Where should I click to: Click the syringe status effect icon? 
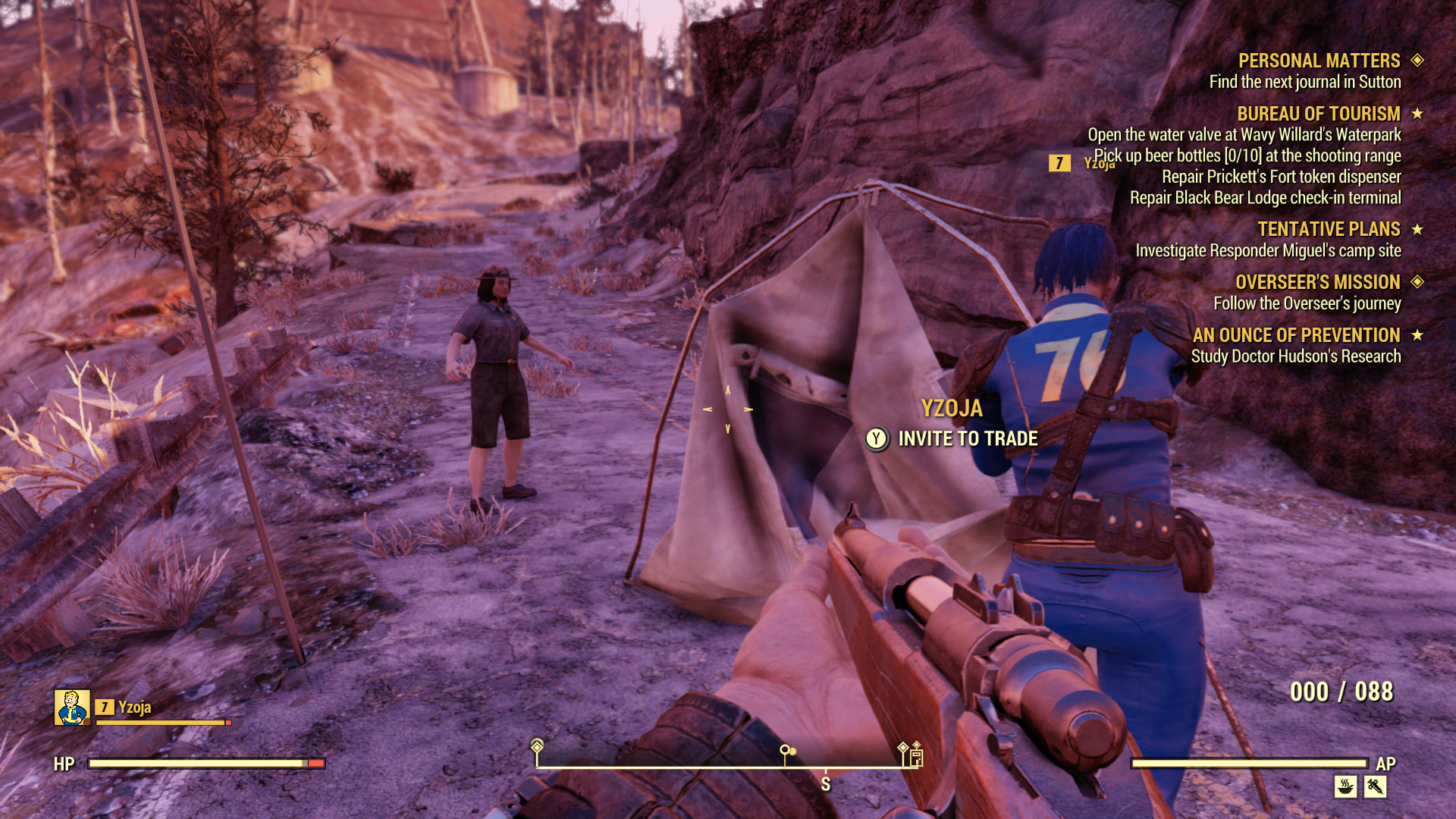[x=1375, y=786]
